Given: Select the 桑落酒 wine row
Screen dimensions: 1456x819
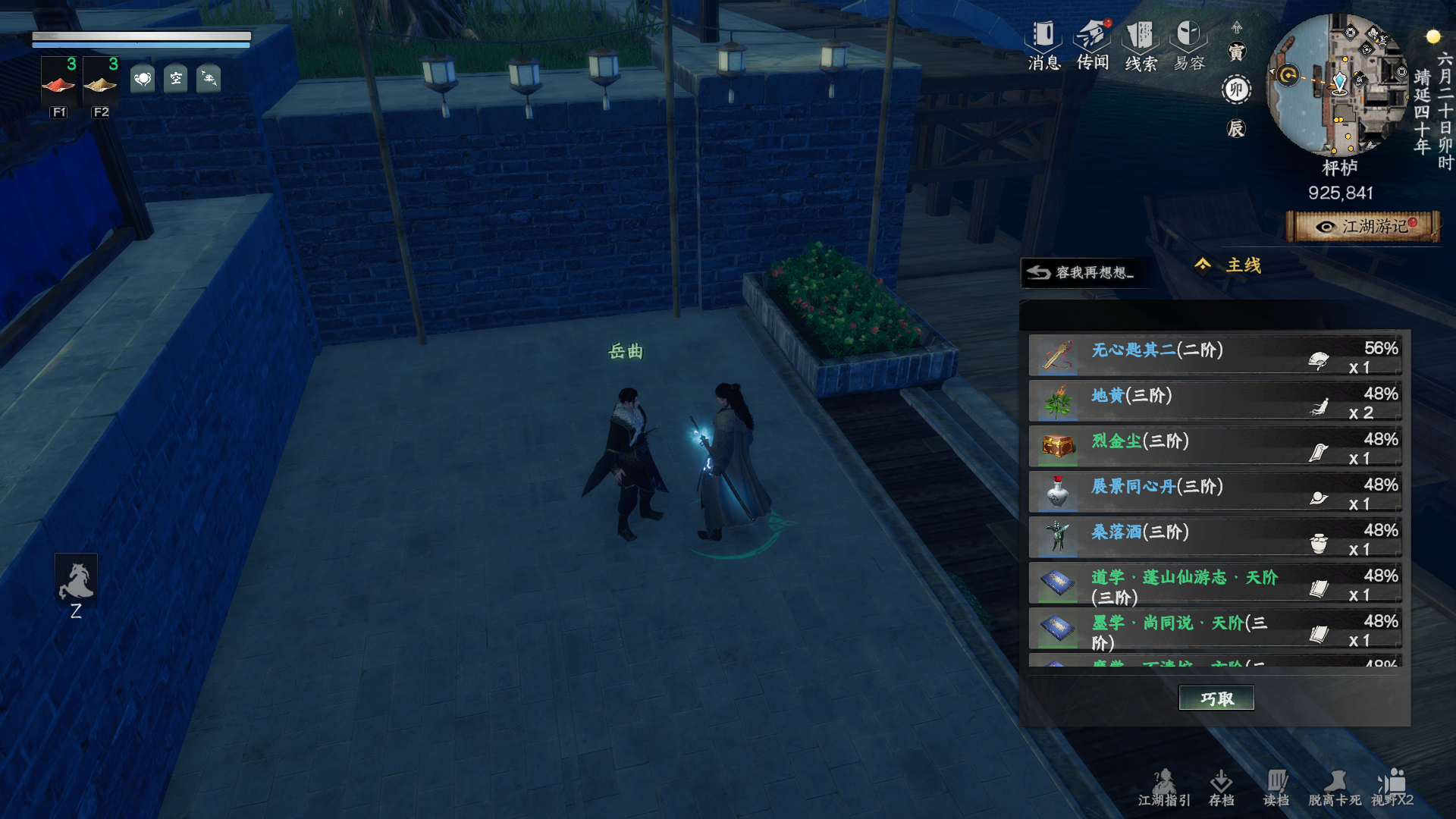Looking at the screenshot, I should (1214, 538).
